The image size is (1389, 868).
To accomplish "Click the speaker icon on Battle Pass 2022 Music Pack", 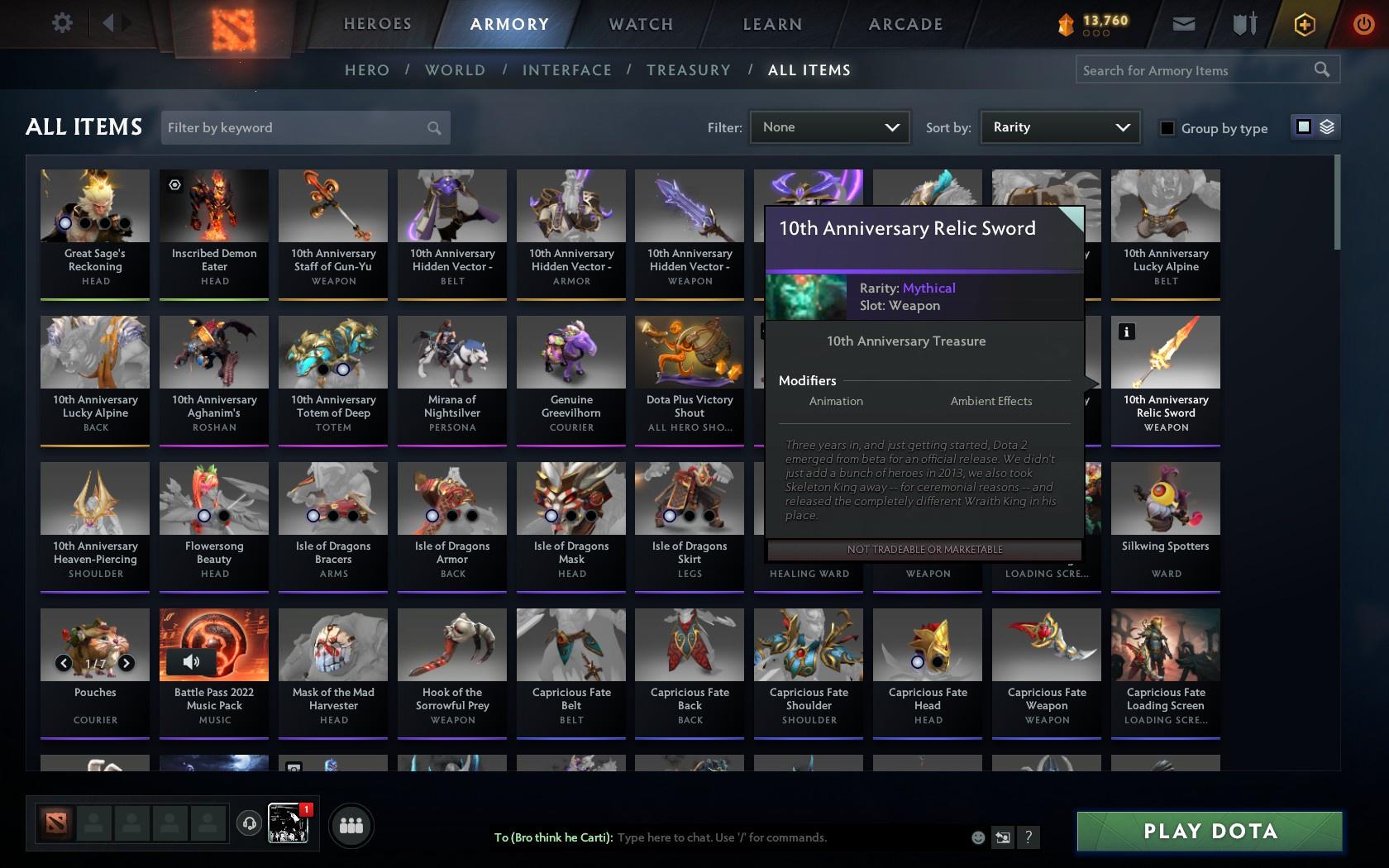I will 193,661.
